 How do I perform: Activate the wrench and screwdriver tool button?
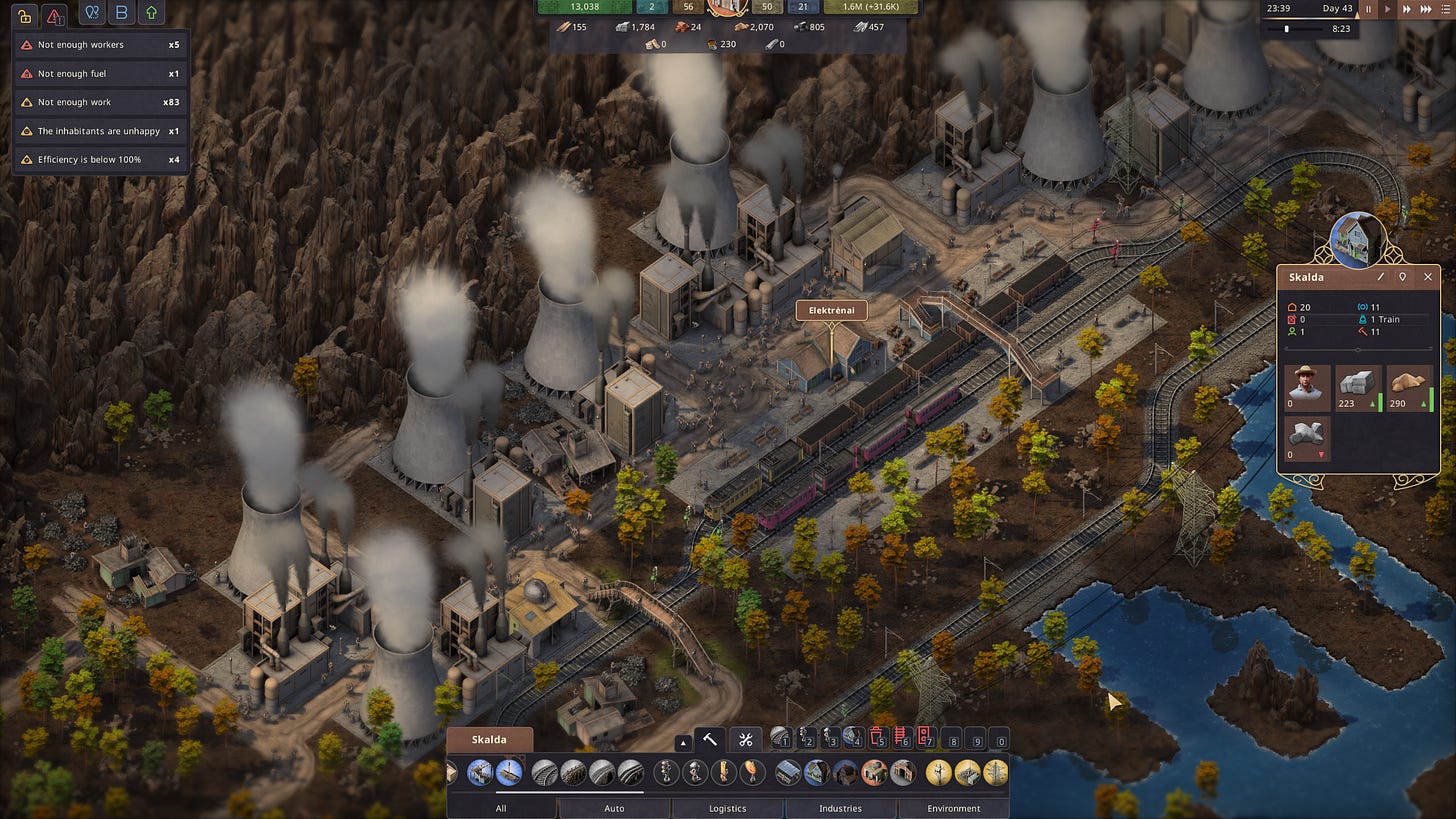(x=745, y=740)
